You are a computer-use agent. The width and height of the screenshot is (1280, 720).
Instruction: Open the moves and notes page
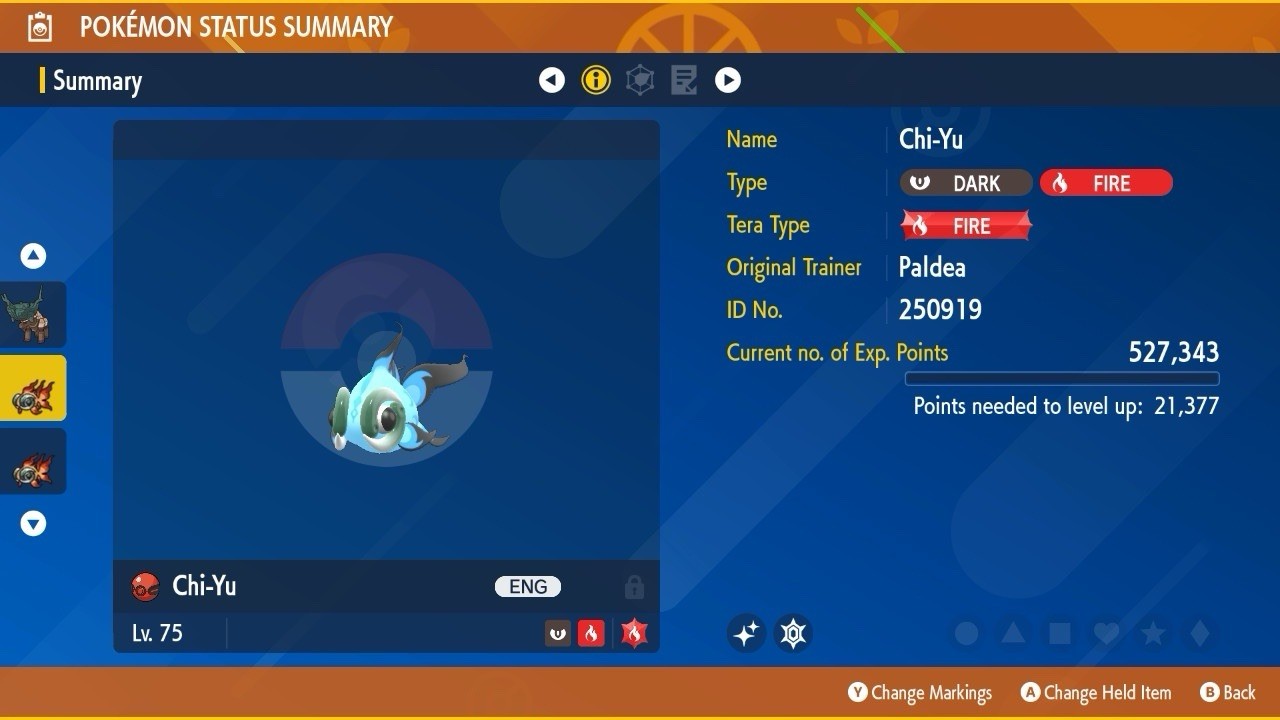click(x=683, y=80)
